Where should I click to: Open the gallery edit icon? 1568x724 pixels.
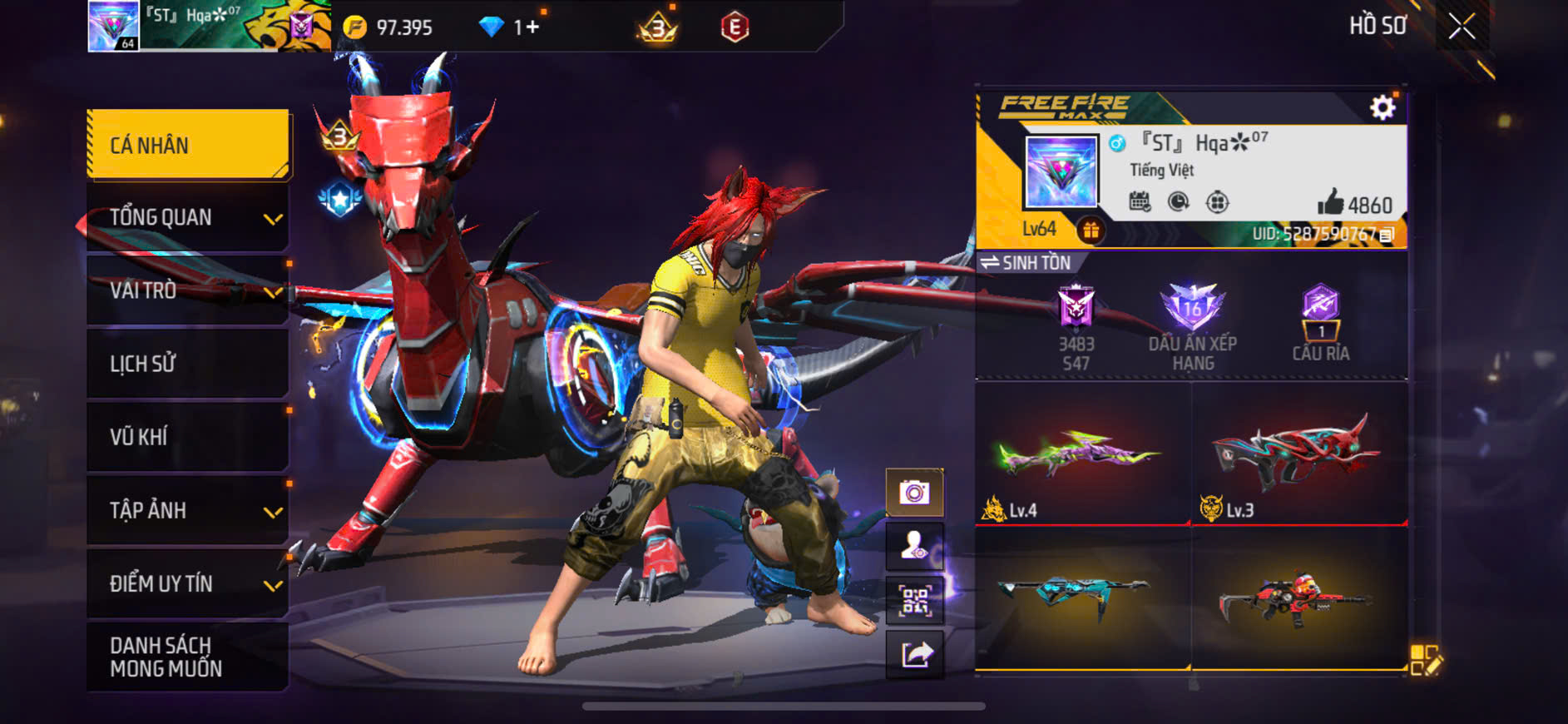tap(1425, 660)
